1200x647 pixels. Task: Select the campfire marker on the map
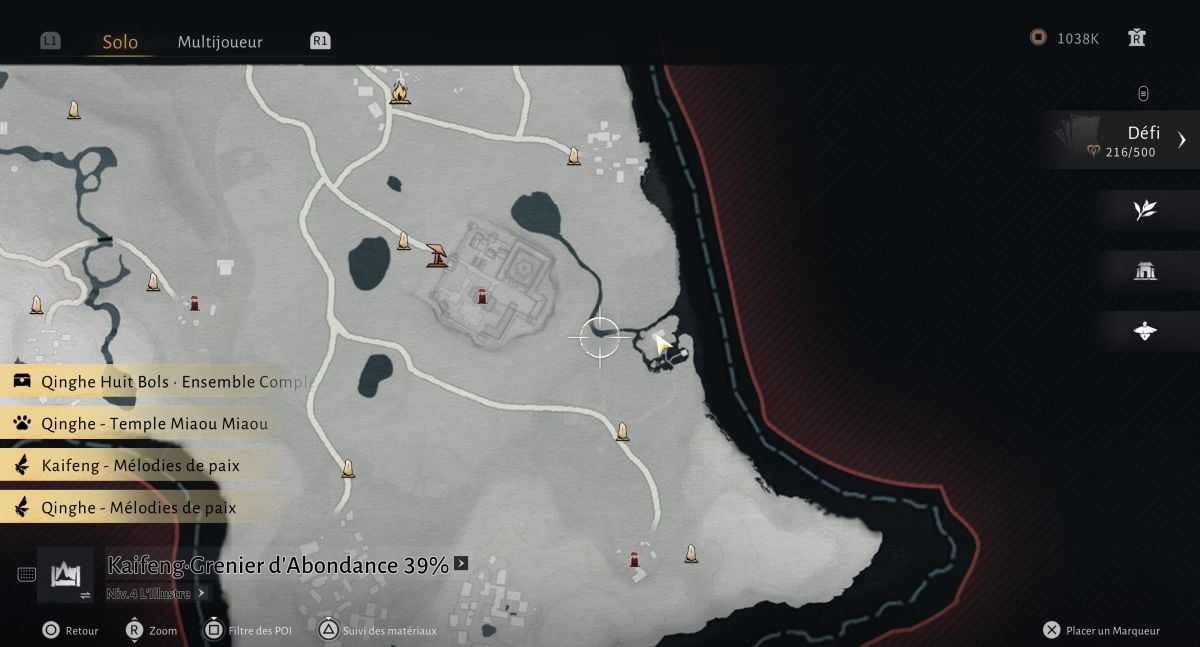click(x=400, y=92)
